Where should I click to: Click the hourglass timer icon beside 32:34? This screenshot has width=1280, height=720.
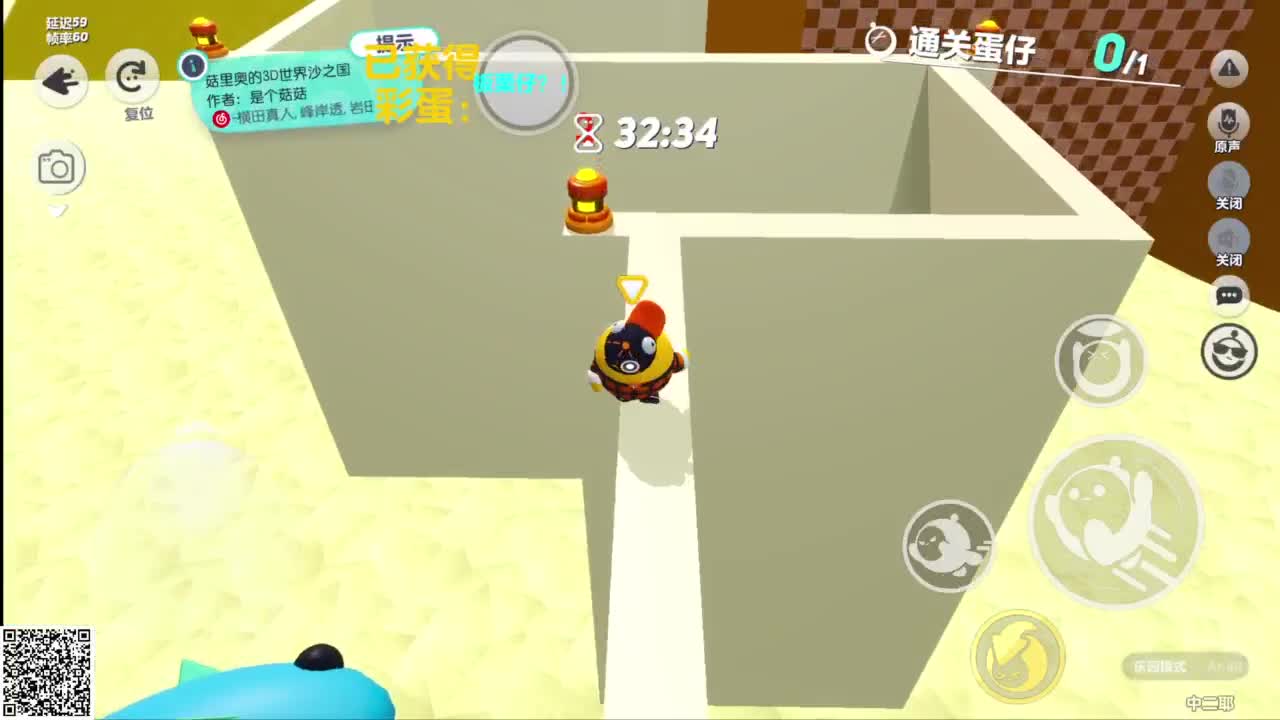pyautogui.click(x=589, y=132)
